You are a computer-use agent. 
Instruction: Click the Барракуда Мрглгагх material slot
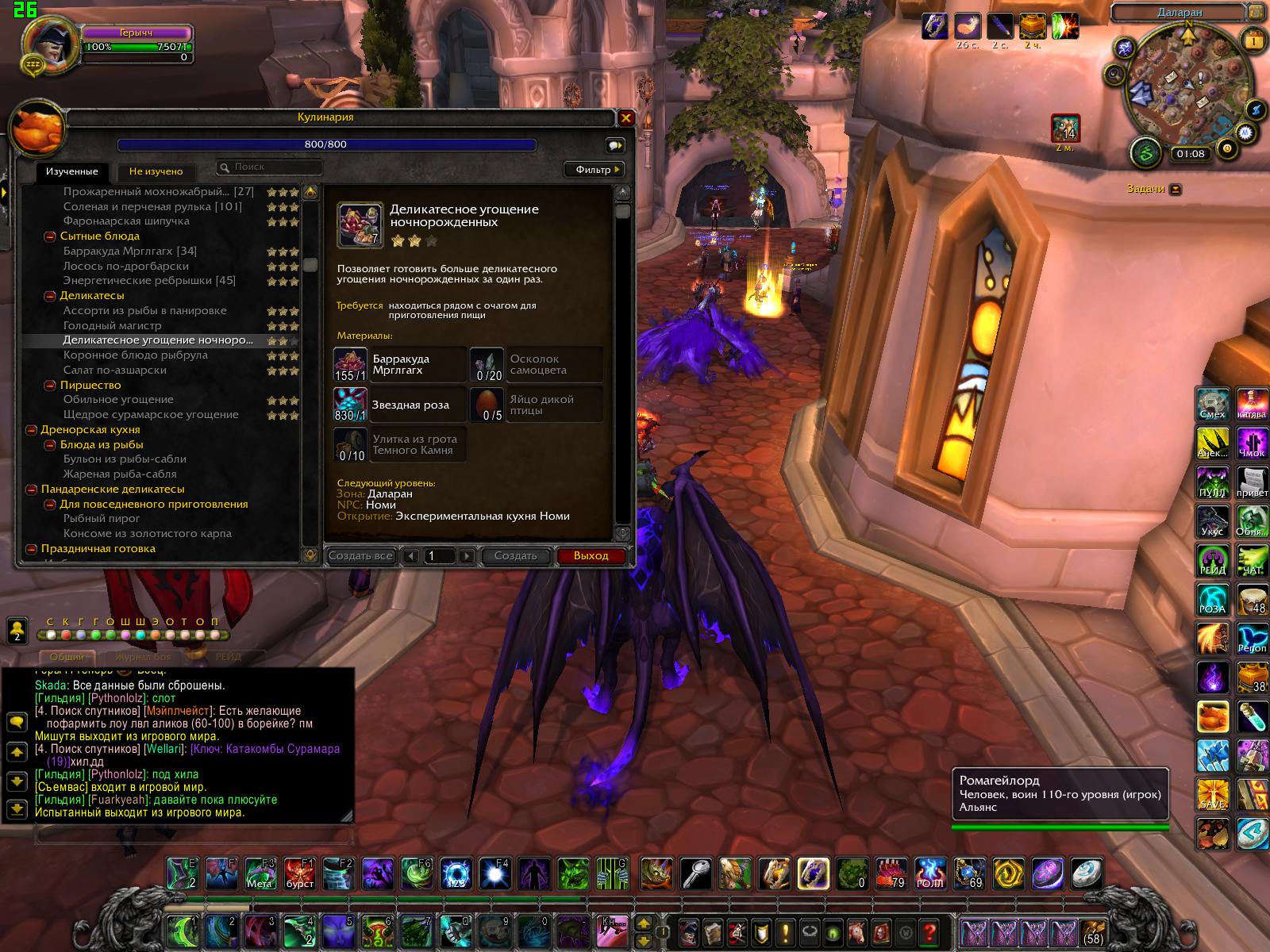(350, 365)
